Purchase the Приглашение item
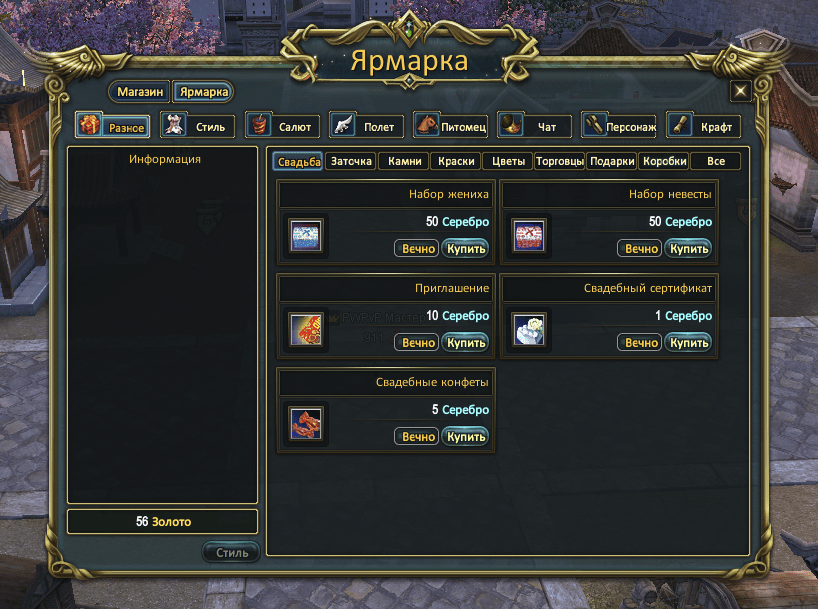 (x=465, y=343)
